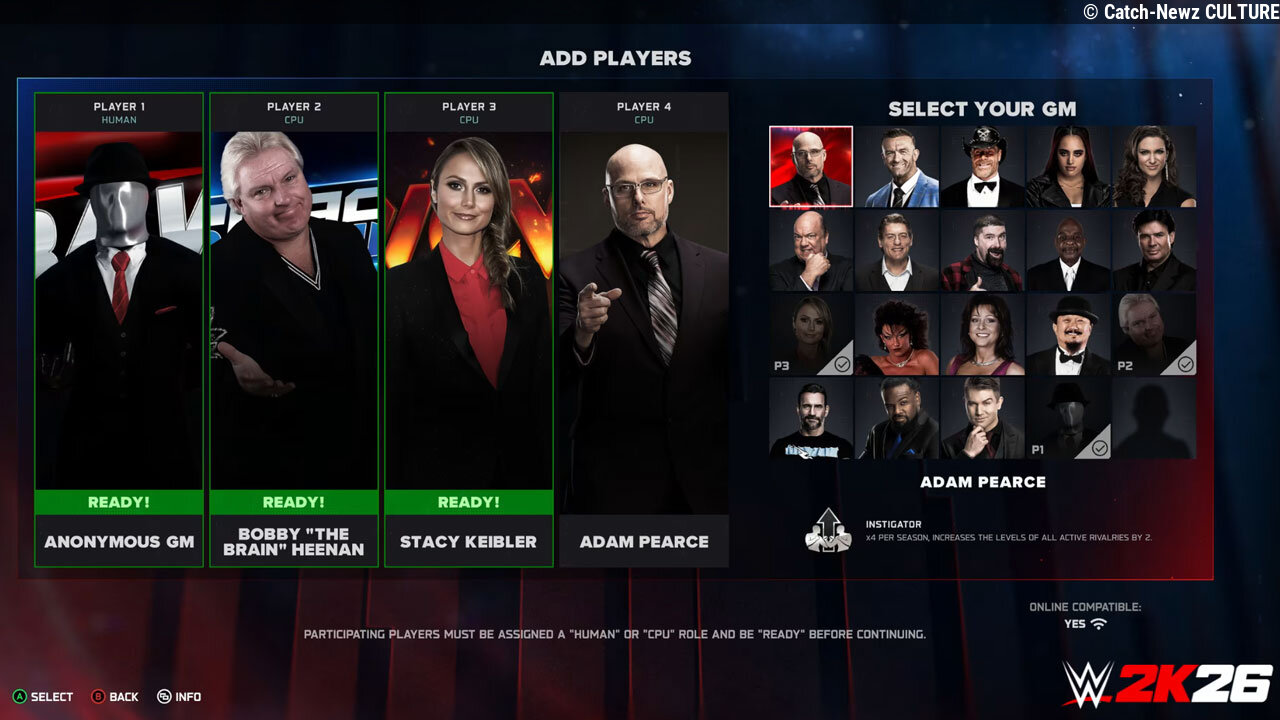
Task: Select the GM tile marked P2
Action: coord(1154,334)
